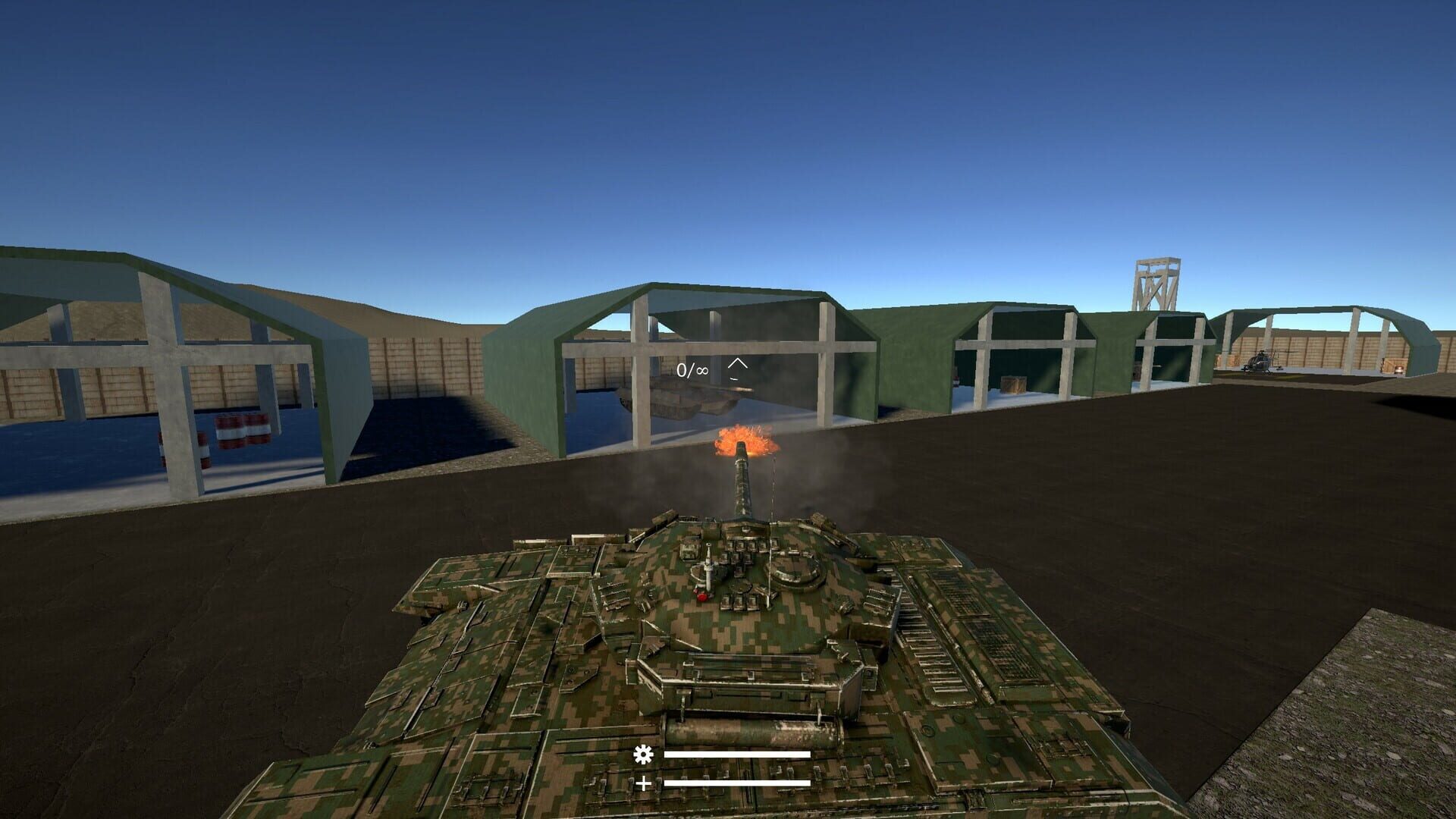Click the "0" in the ammo counter
The width and height of the screenshot is (1456, 819).
[681, 370]
